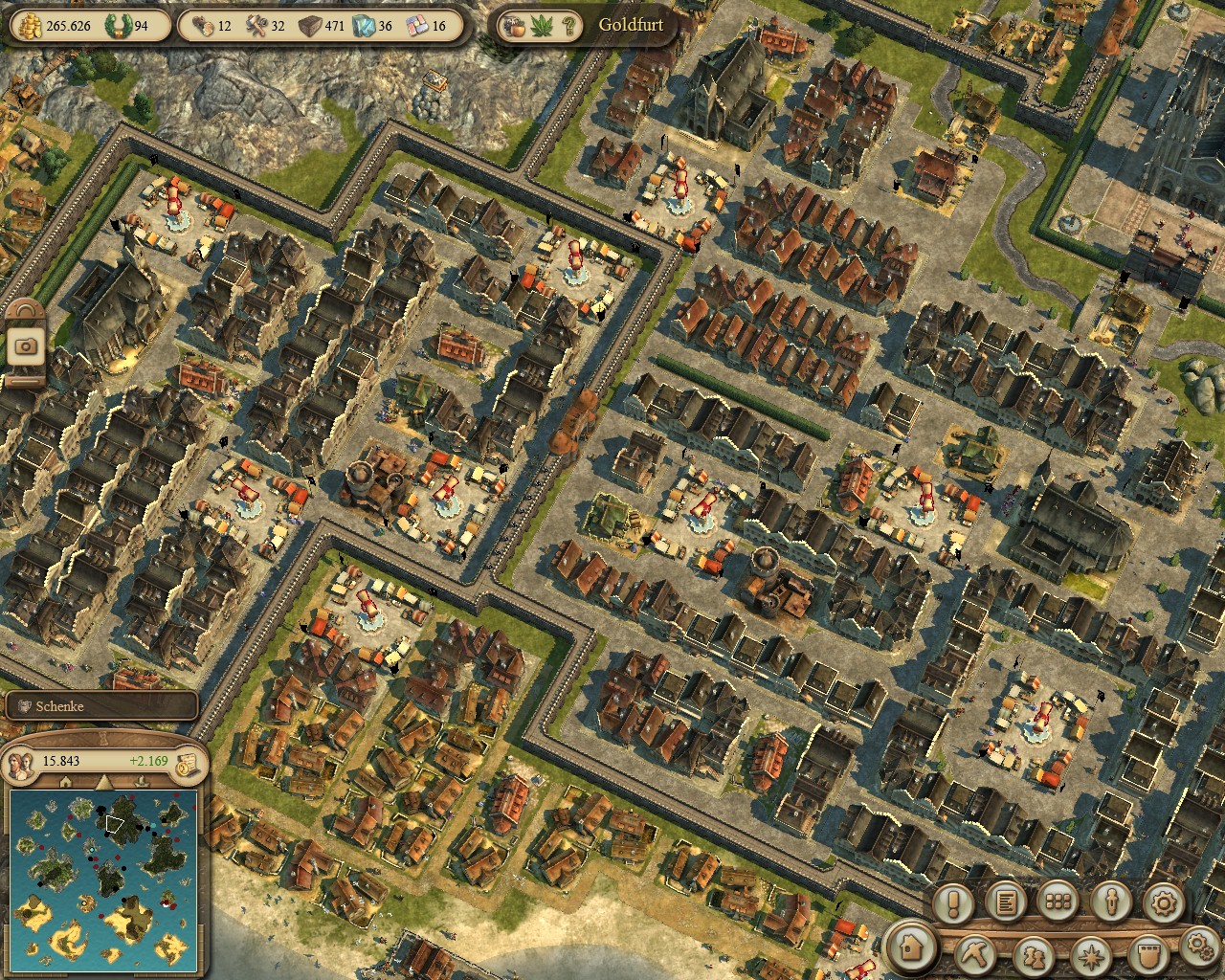Switch minimap to the house view tab
This screenshot has height=980, width=1225.
[65, 782]
